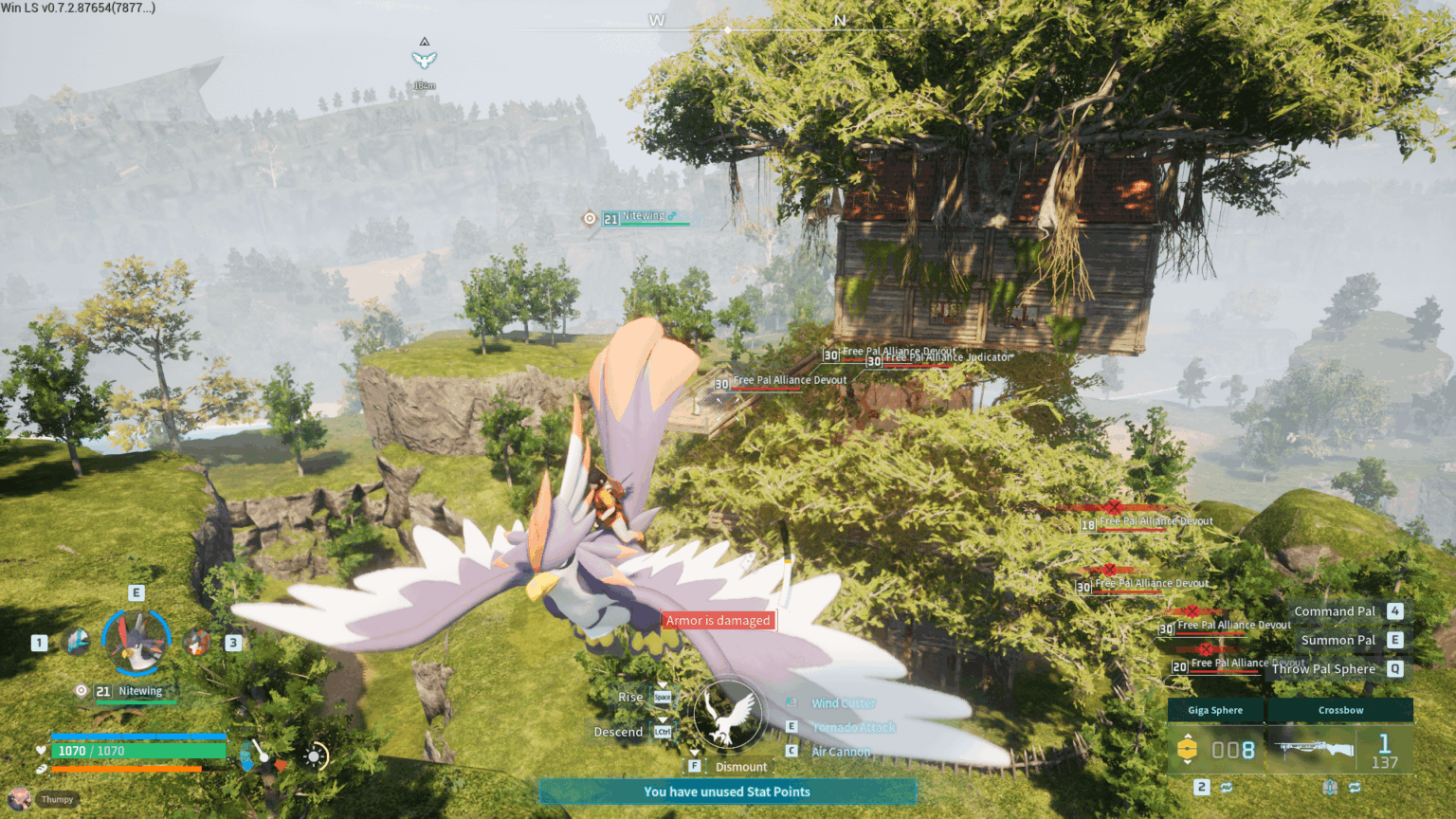
Task: Click the cycle arrows under the Crossbow slot
Action: click(1355, 788)
